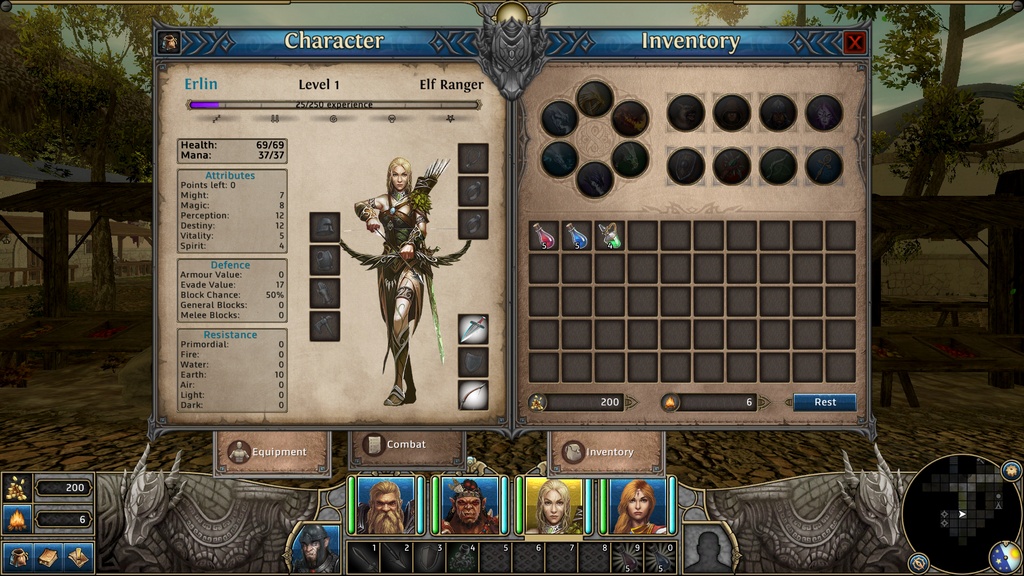Screen dimensions: 1024x576
Task: Close the character and inventory window
Action: pyautogui.click(x=854, y=42)
